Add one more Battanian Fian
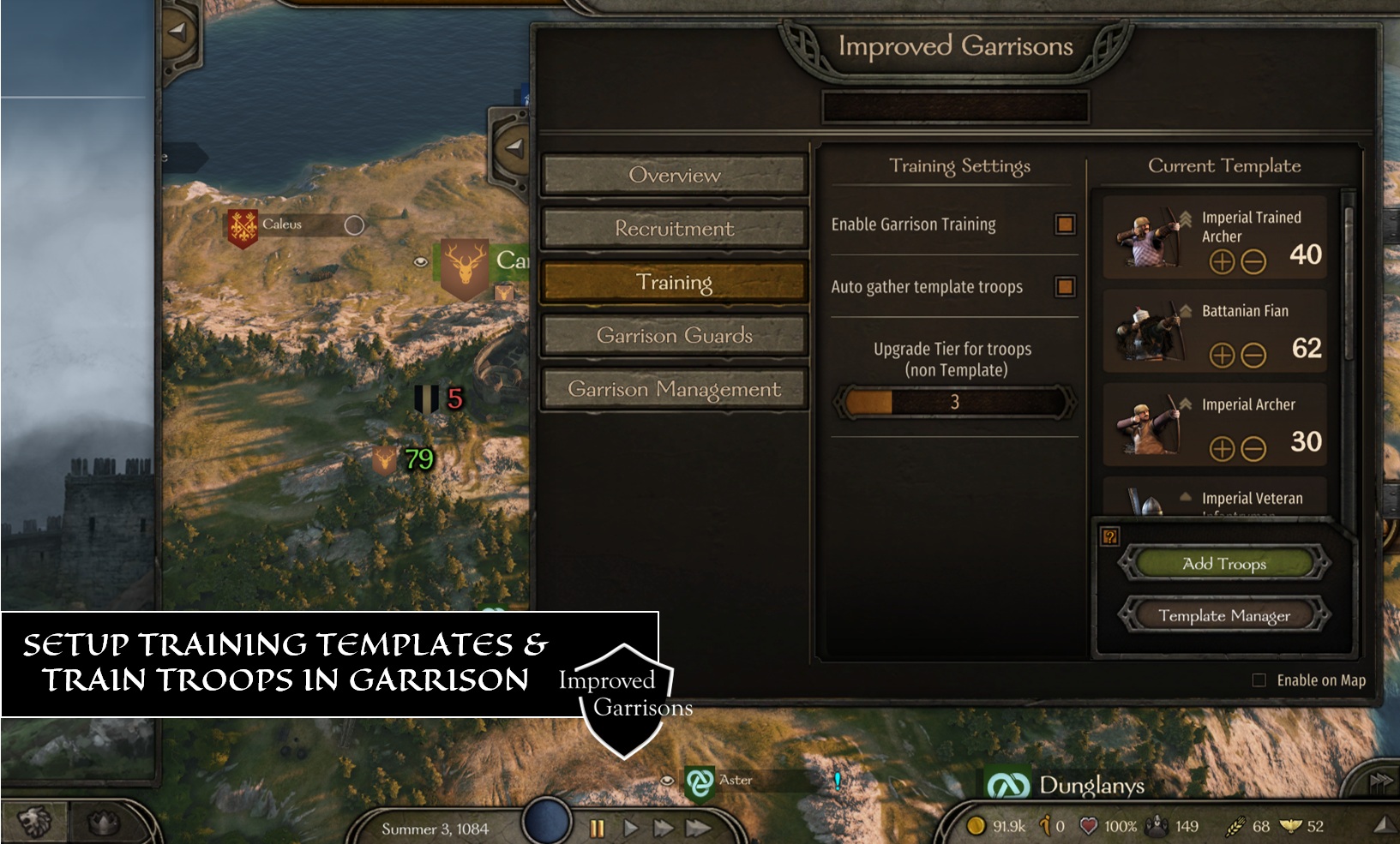Image resolution: width=1400 pixels, height=844 pixels. pos(1222,355)
